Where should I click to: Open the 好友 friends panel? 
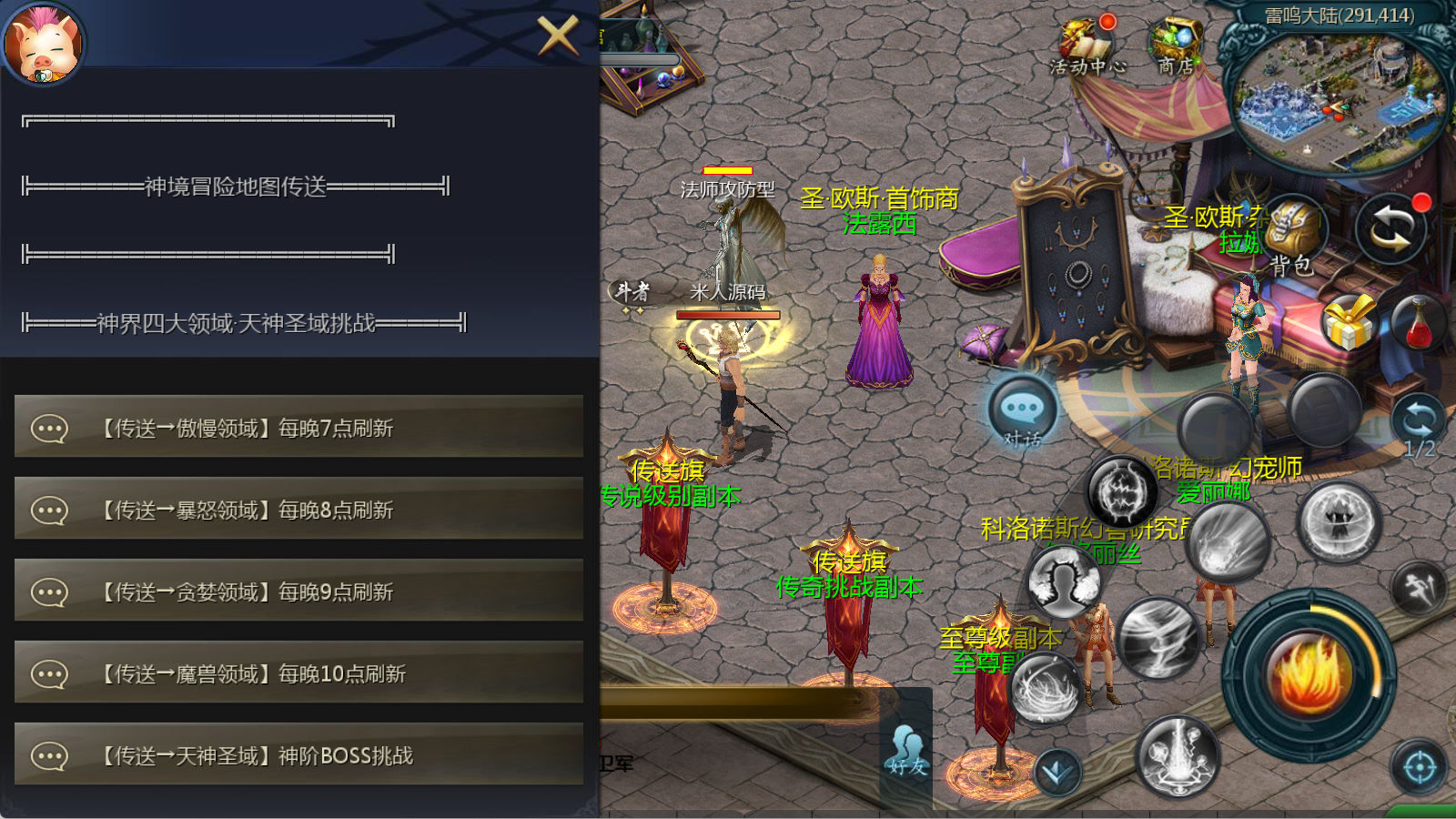(x=907, y=752)
